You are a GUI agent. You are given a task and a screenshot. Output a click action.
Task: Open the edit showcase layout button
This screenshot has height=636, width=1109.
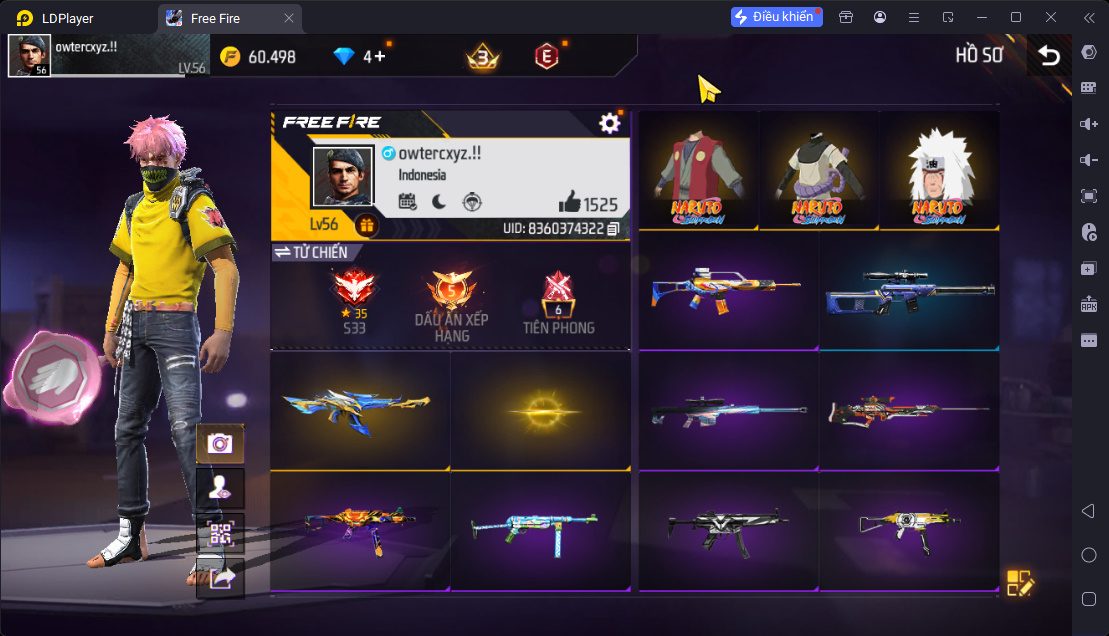click(x=1020, y=584)
